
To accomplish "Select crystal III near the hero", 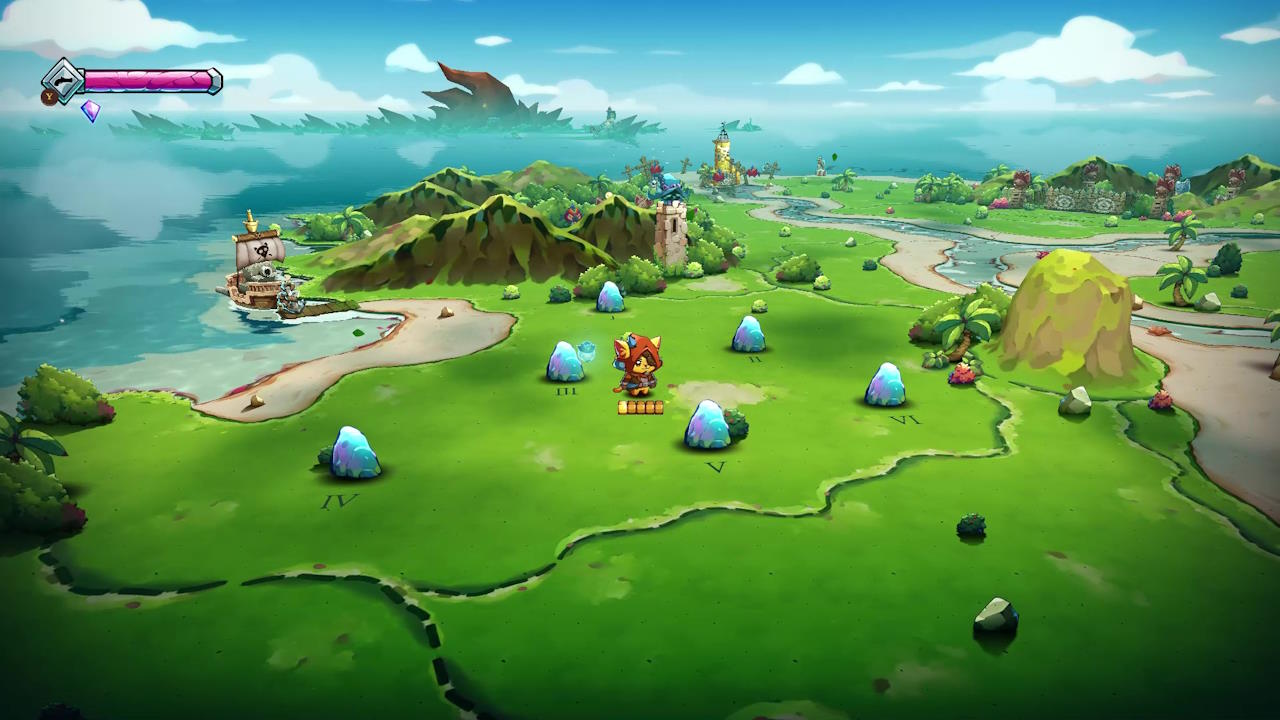I will click(564, 362).
